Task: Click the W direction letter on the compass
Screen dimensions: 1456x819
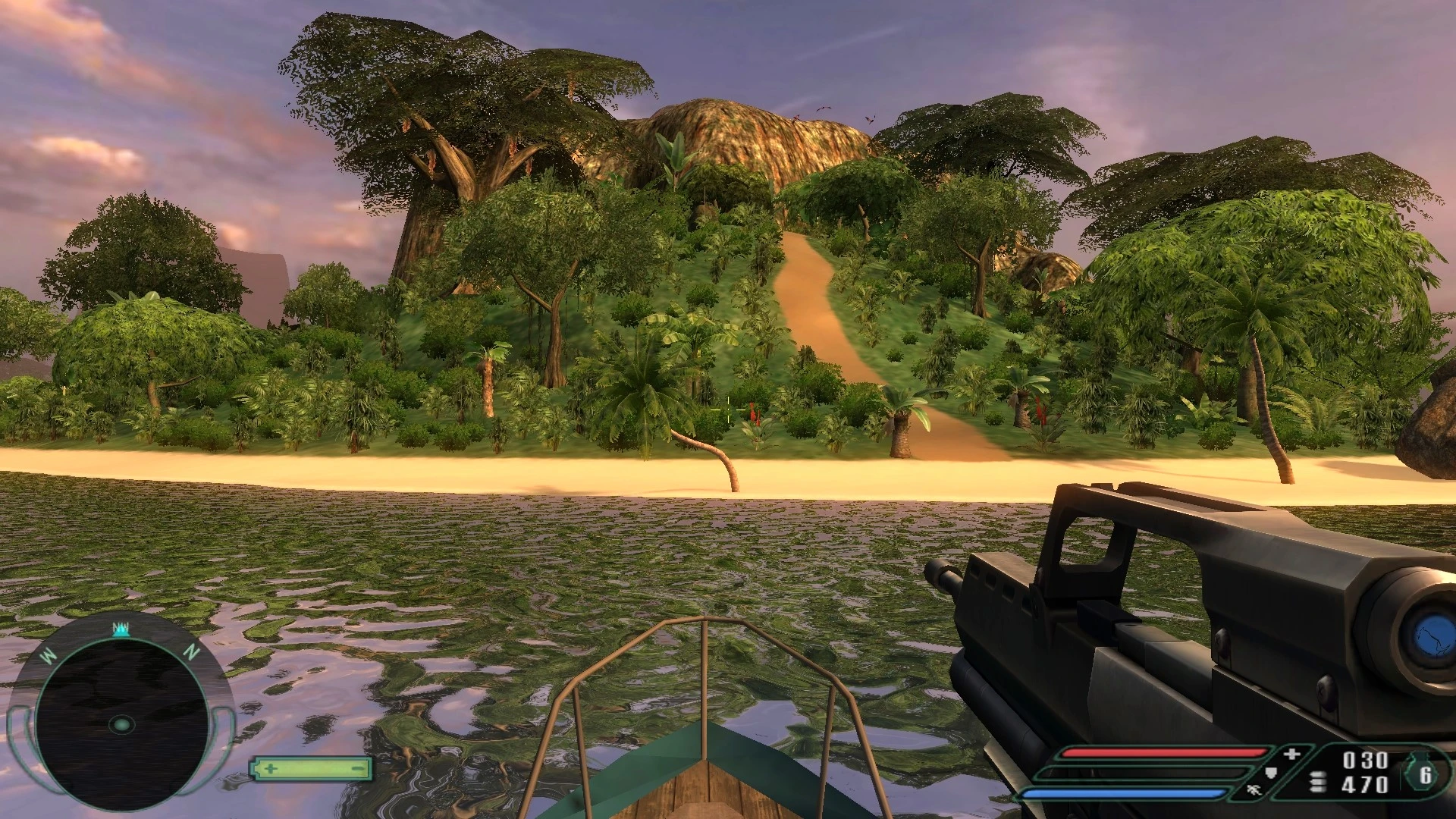Action: 49,654
